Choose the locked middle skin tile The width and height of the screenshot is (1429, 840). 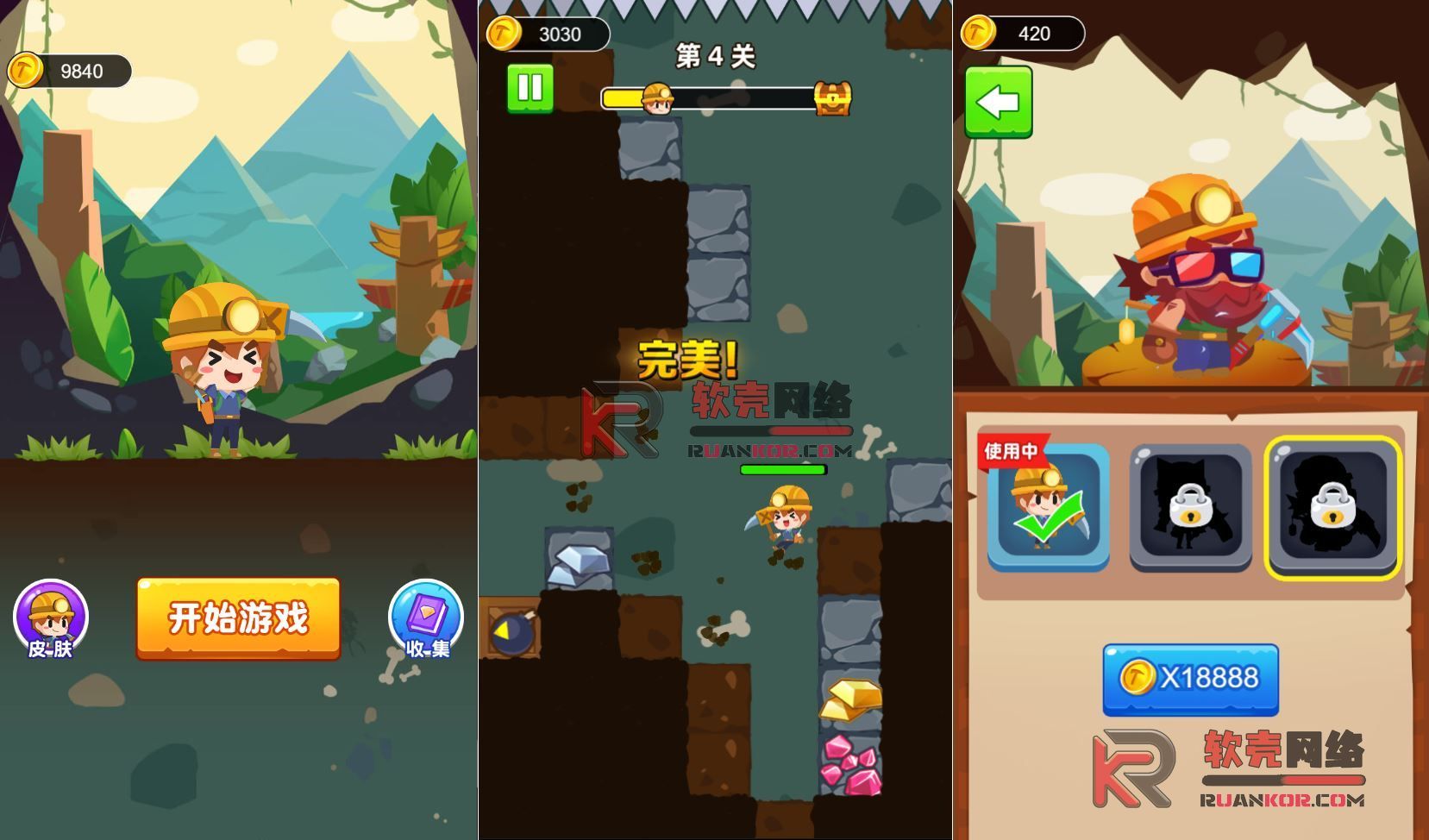(x=1190, y=508)
